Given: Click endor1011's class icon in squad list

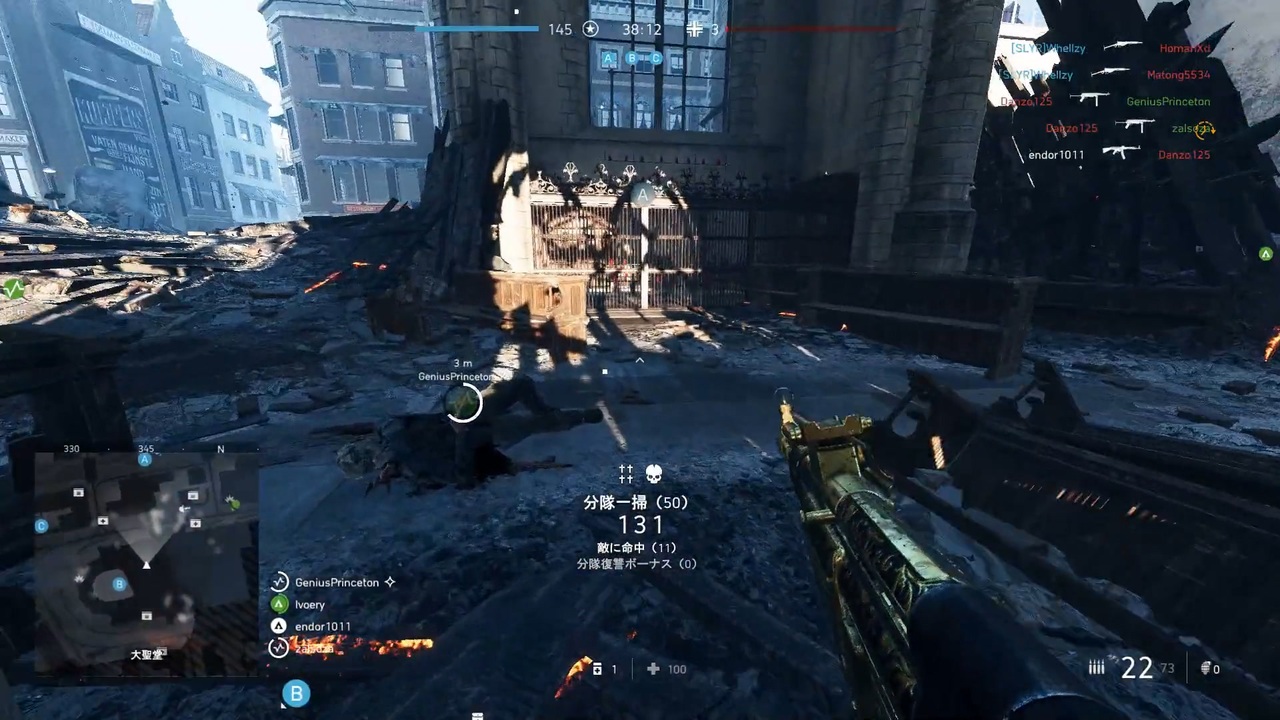Looking at the screenshot, I should (279, 626).
